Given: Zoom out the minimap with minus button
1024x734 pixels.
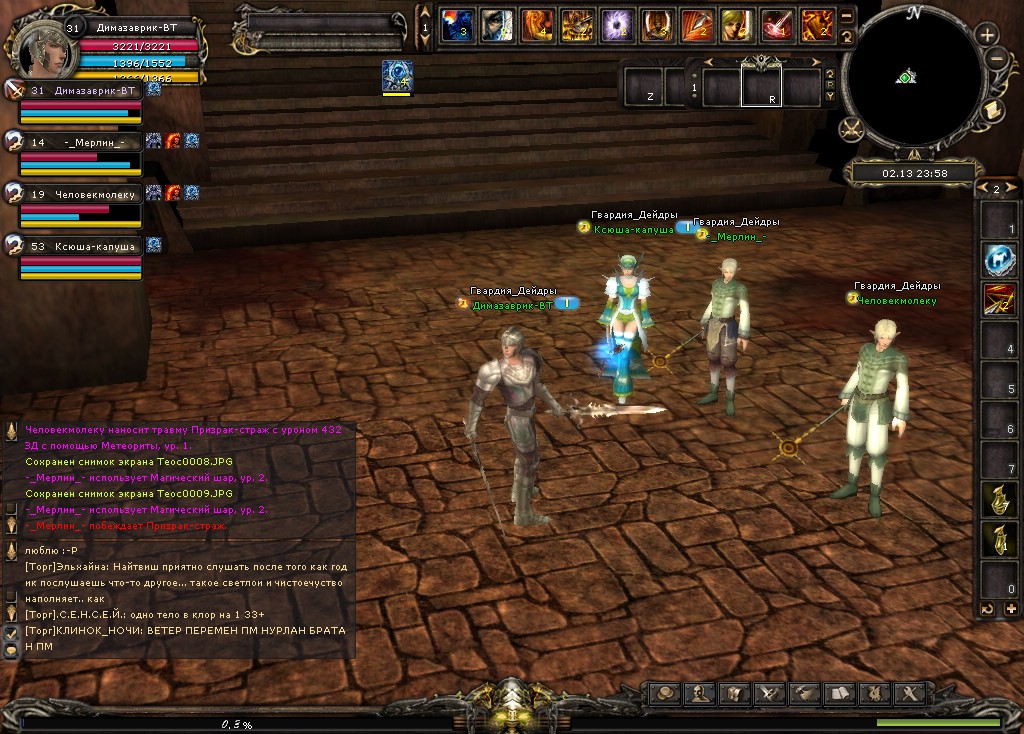Looking at the screenshot, I should (x=994, y=58).
